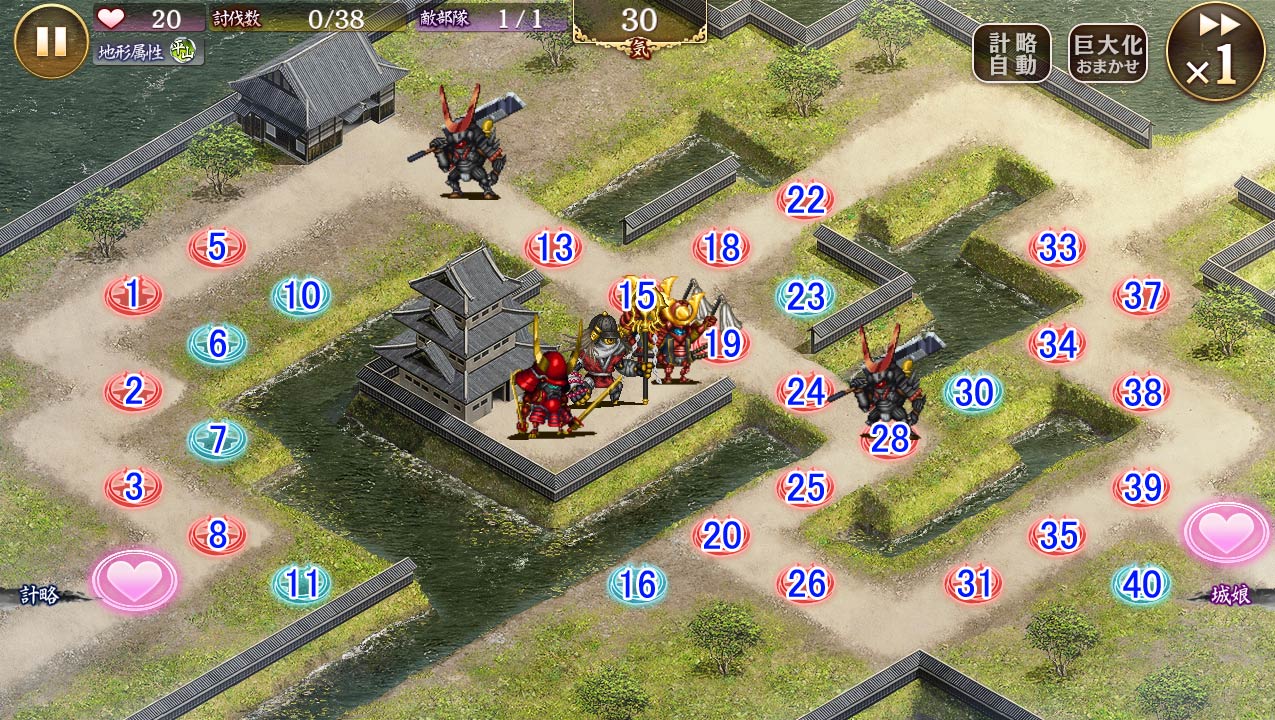The height and width of the screenshot is (720, 1275).
Task: Select blue deployment tile number 11
Action: coord(301,584)
